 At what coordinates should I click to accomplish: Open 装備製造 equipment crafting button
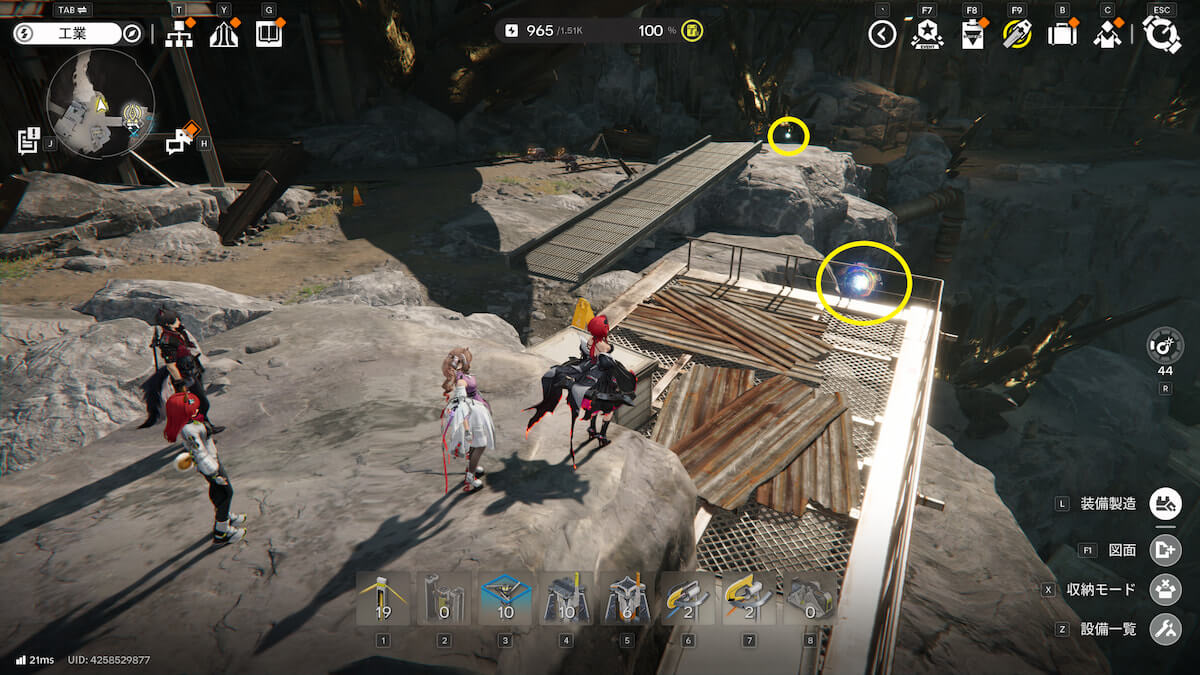point(1164,503)
